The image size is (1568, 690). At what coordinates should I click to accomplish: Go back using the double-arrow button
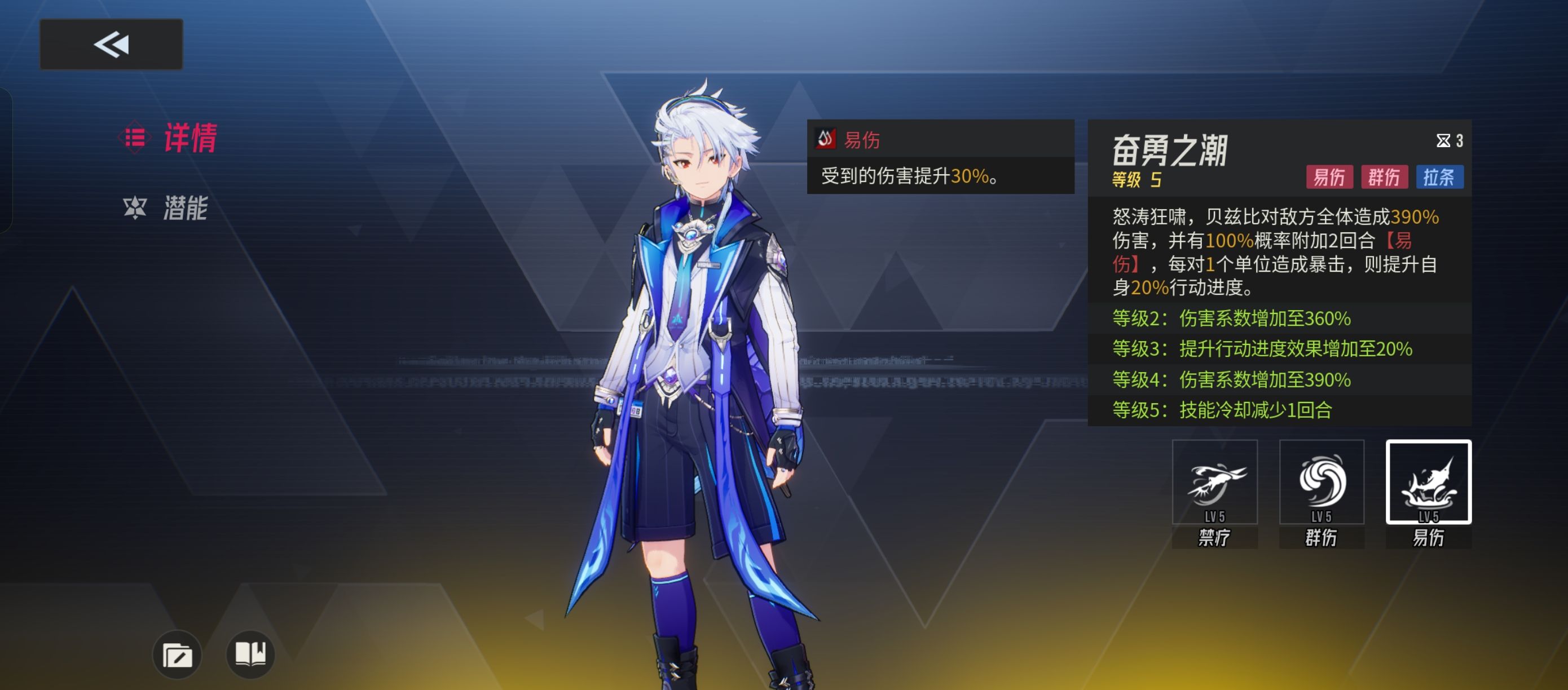[111, 45]
